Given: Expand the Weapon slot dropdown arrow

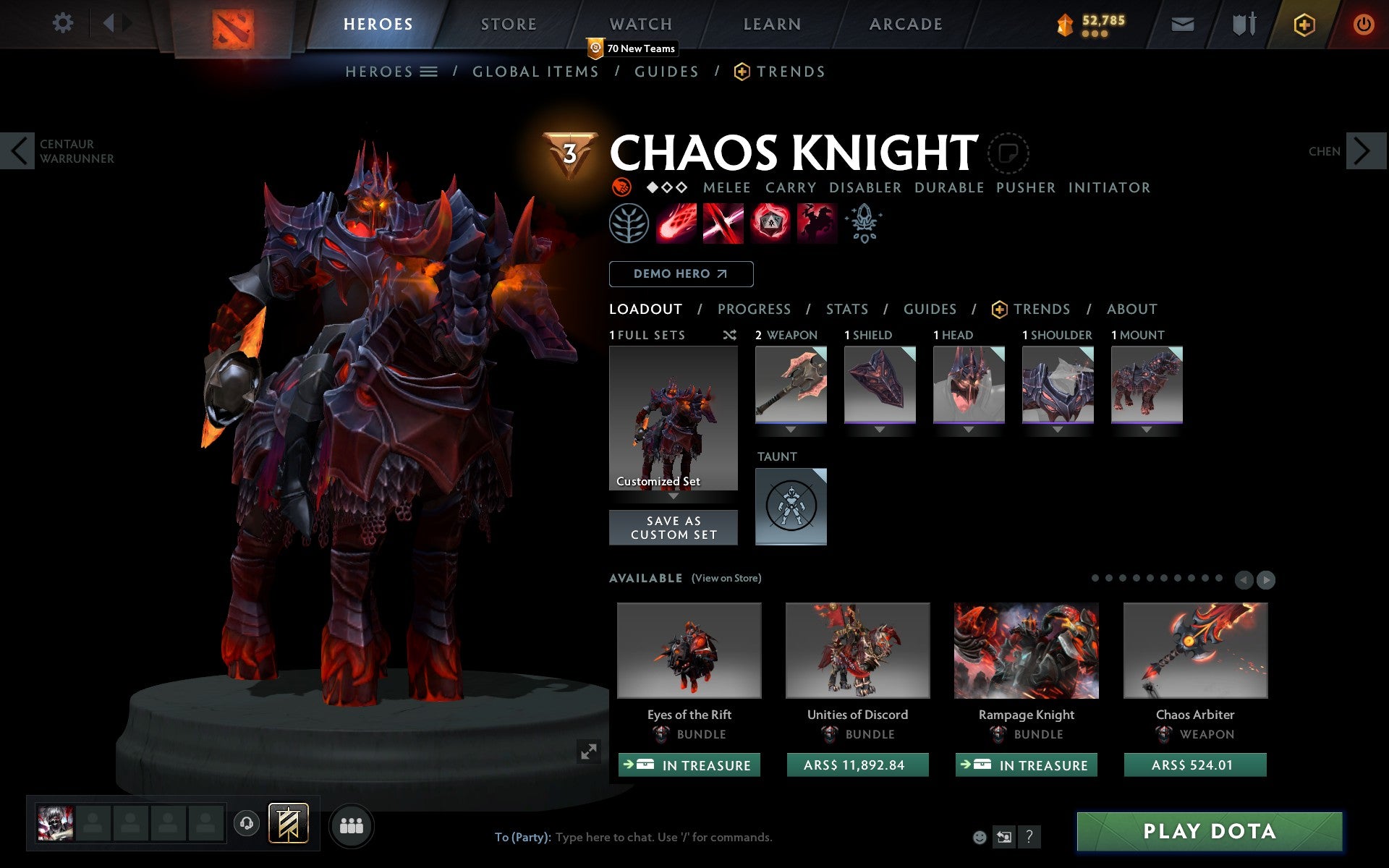Looking at the screenshot, I should click(x=790, y=428).
